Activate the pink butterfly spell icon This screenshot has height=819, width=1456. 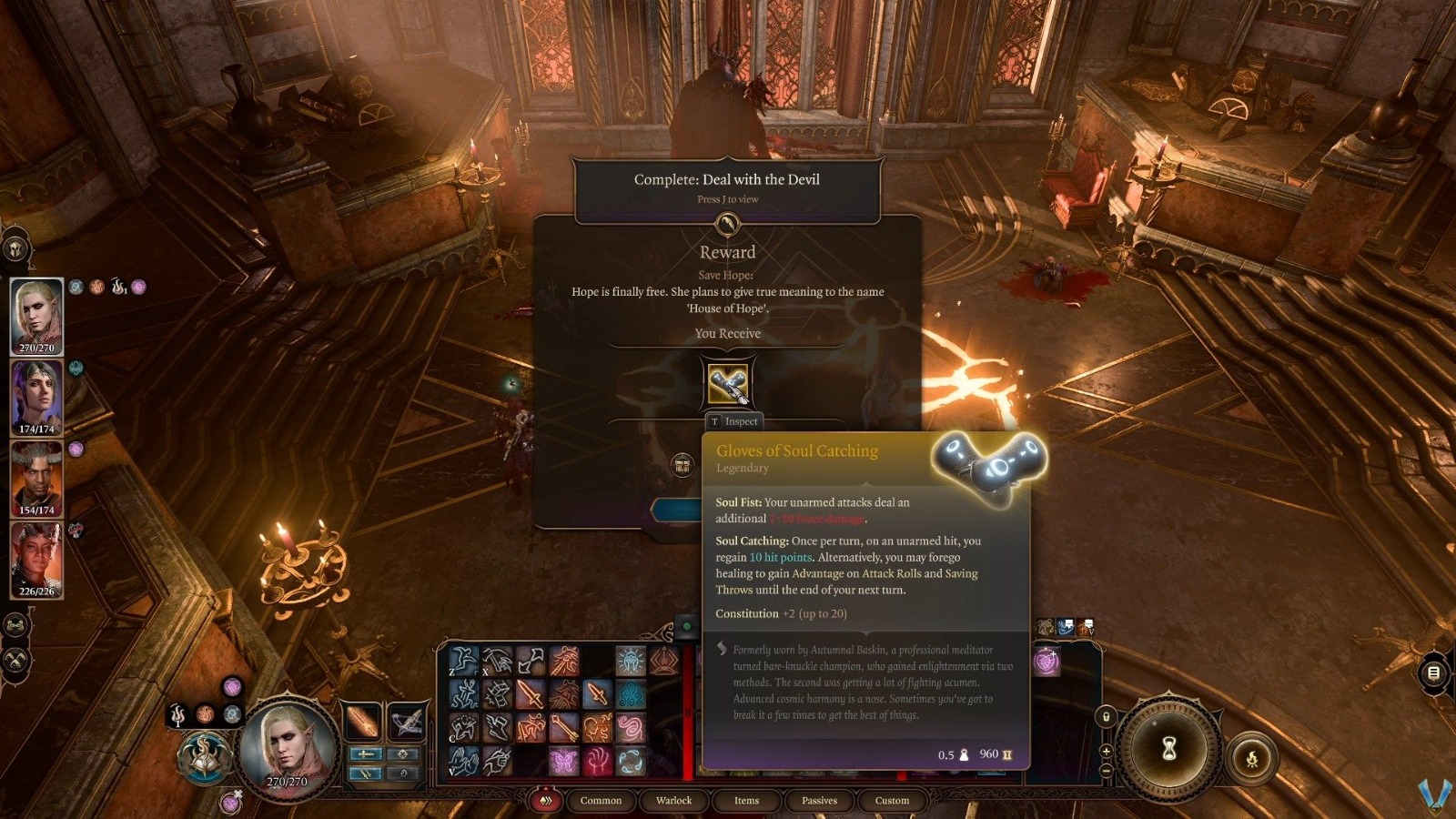[x=563, y=760]
